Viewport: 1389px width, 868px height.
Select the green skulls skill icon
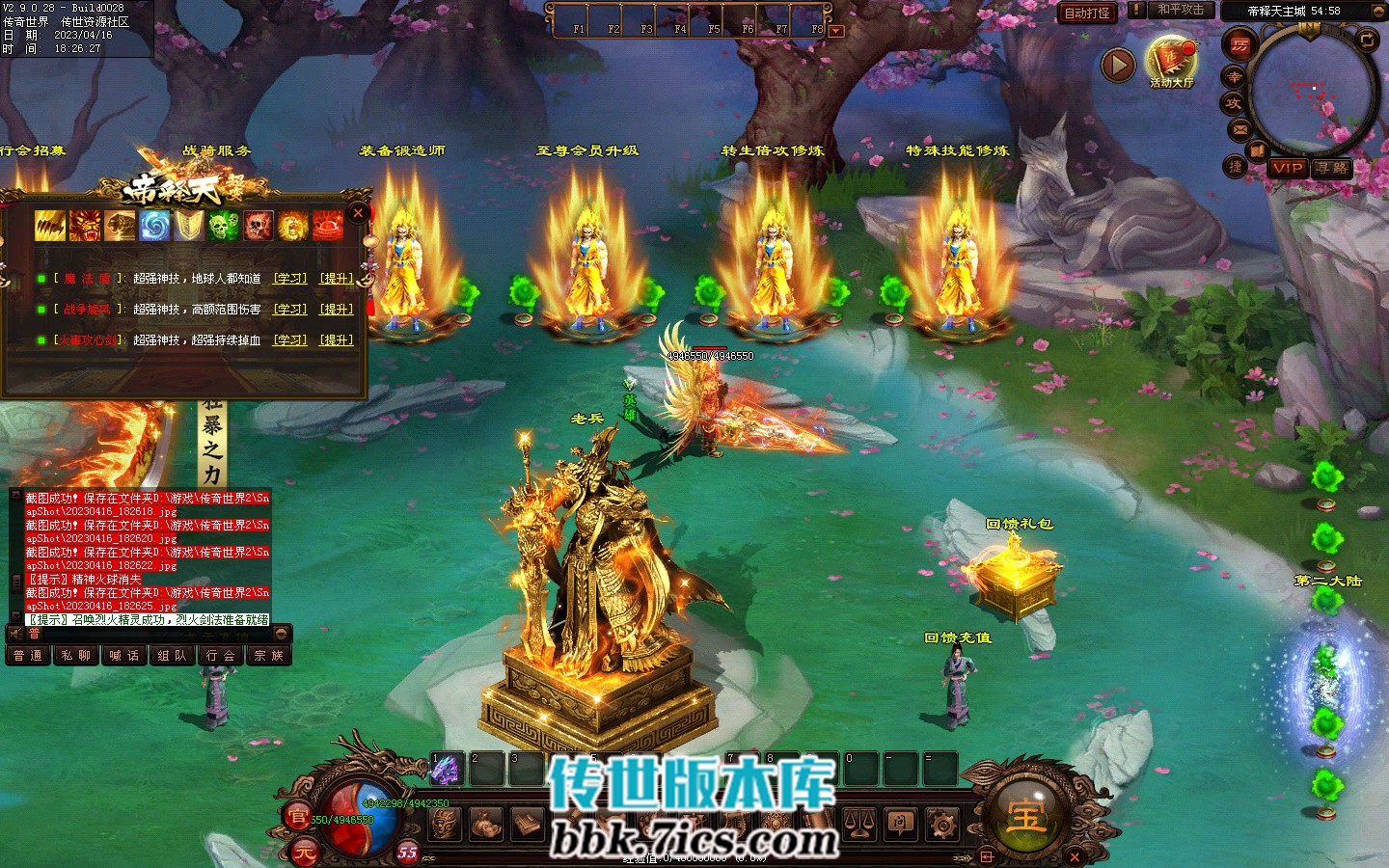[x=224, y=226]
